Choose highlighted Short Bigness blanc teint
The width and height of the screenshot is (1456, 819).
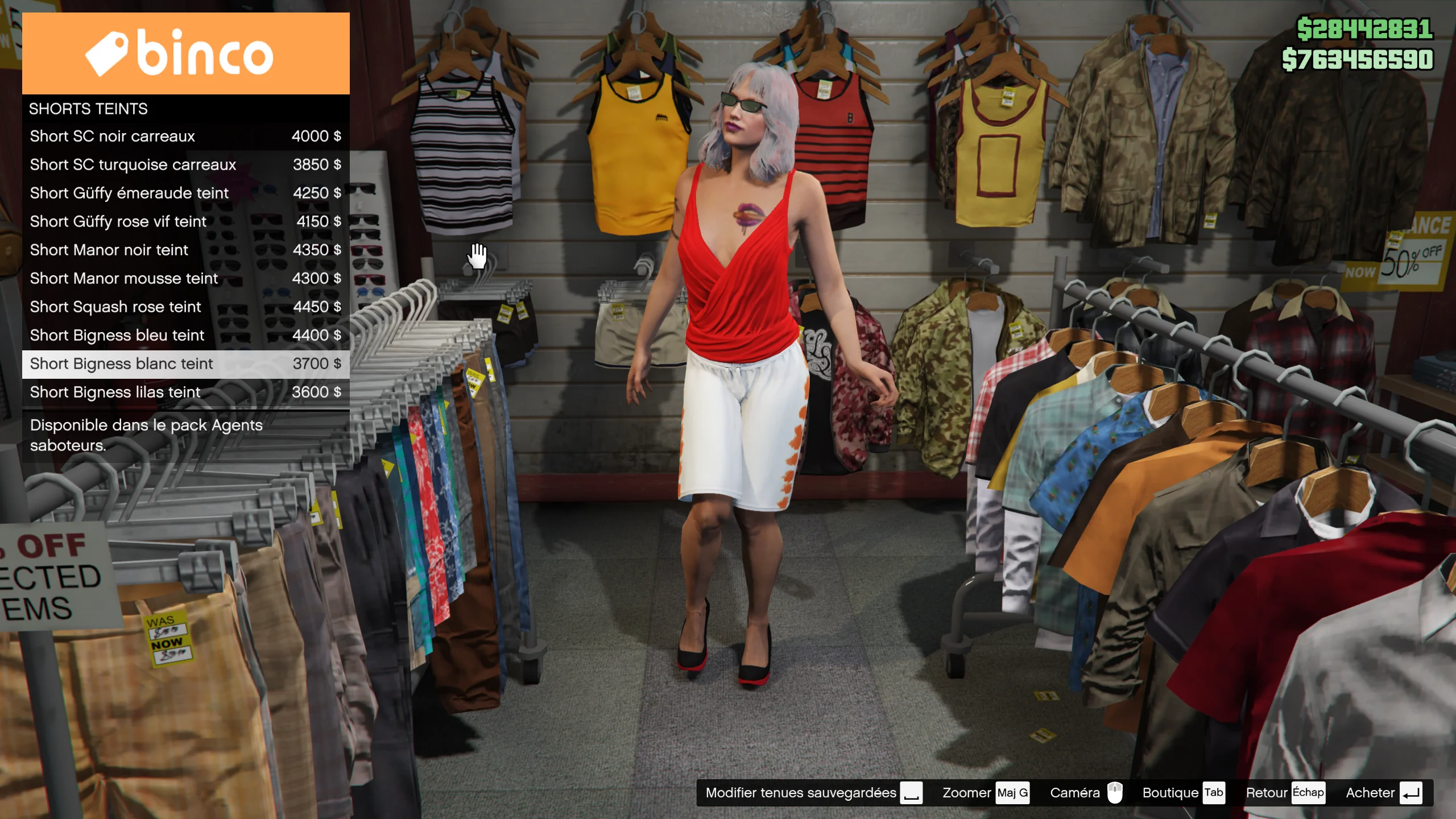point(185,364)
